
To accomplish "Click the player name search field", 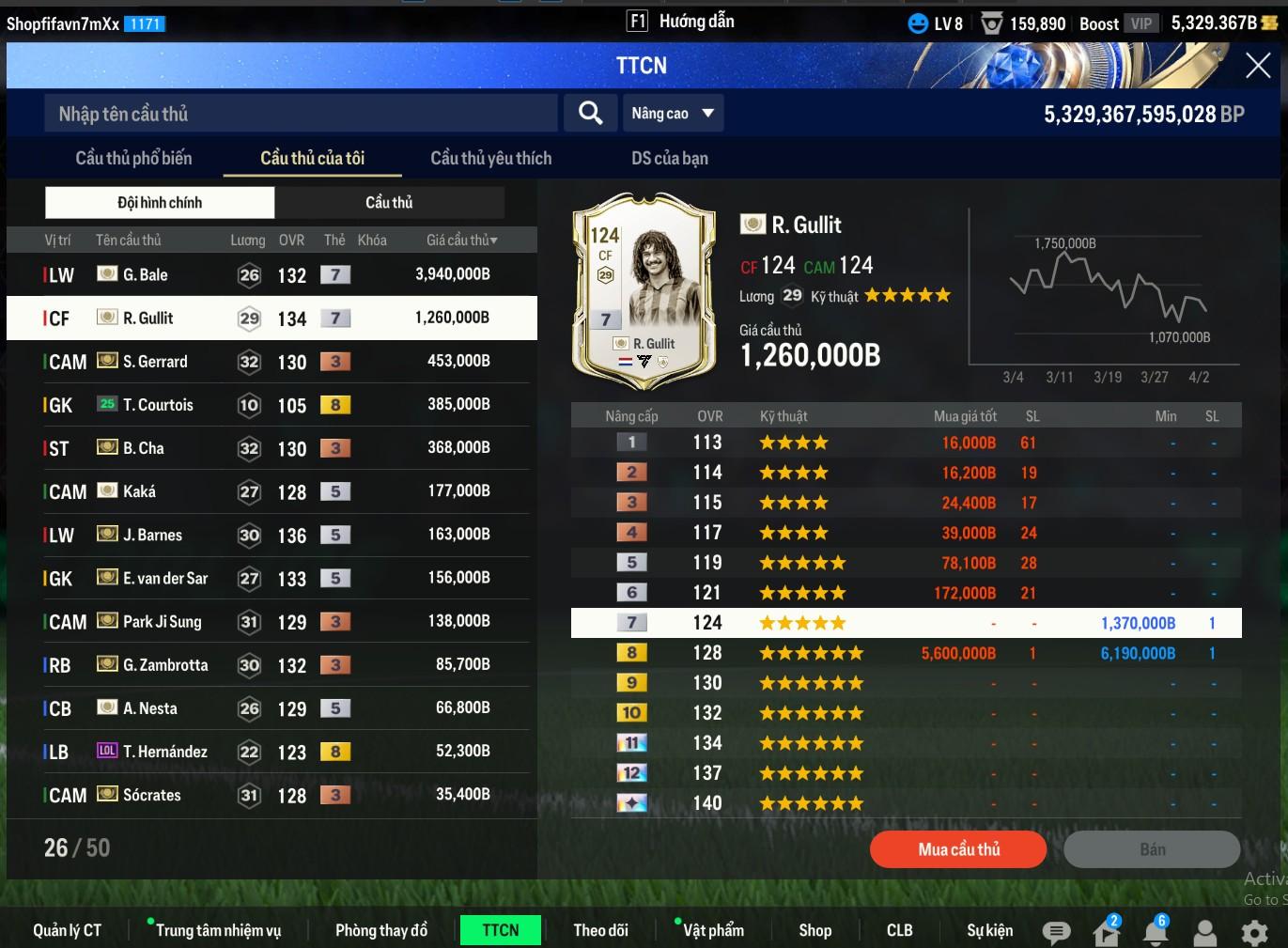I will point(301,114).
